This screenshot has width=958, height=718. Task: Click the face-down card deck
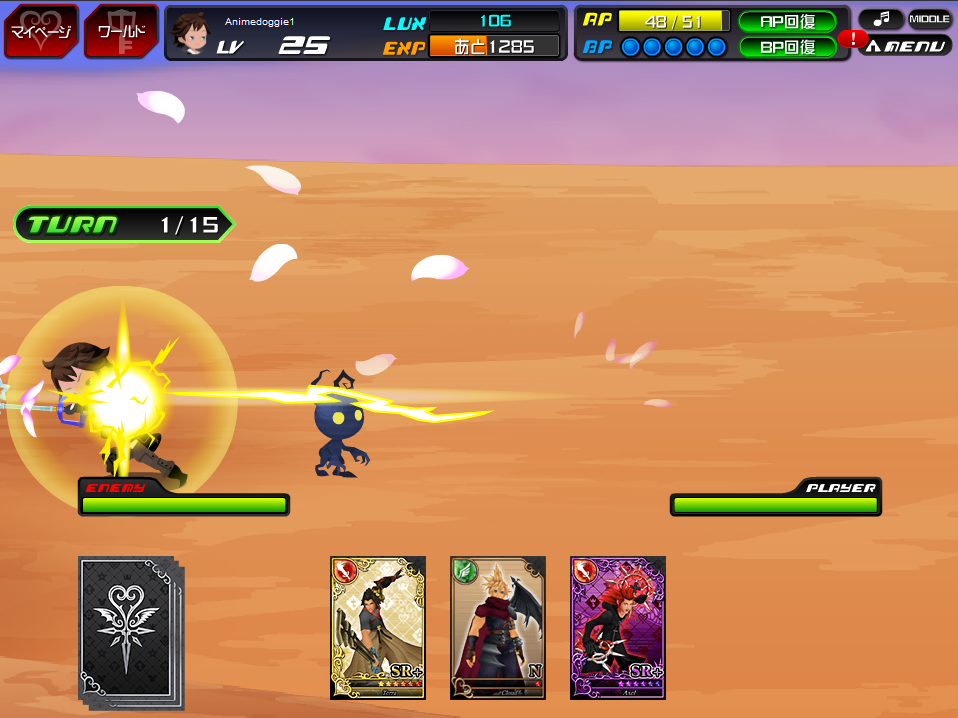(127, 630)
